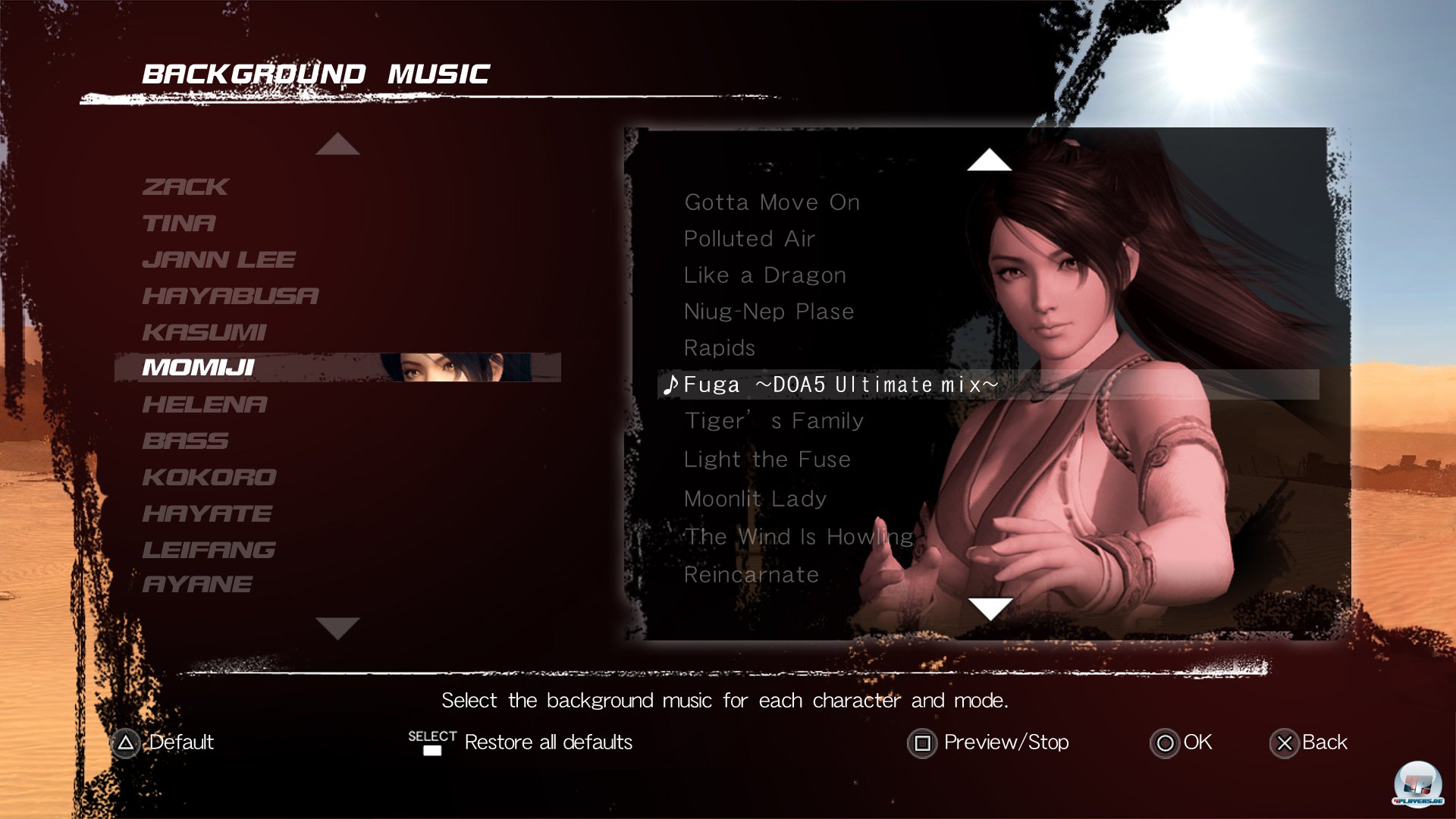Choose Helena from the character list
1456x819 pixels.
pyautogui.click(x=205, y=404)
